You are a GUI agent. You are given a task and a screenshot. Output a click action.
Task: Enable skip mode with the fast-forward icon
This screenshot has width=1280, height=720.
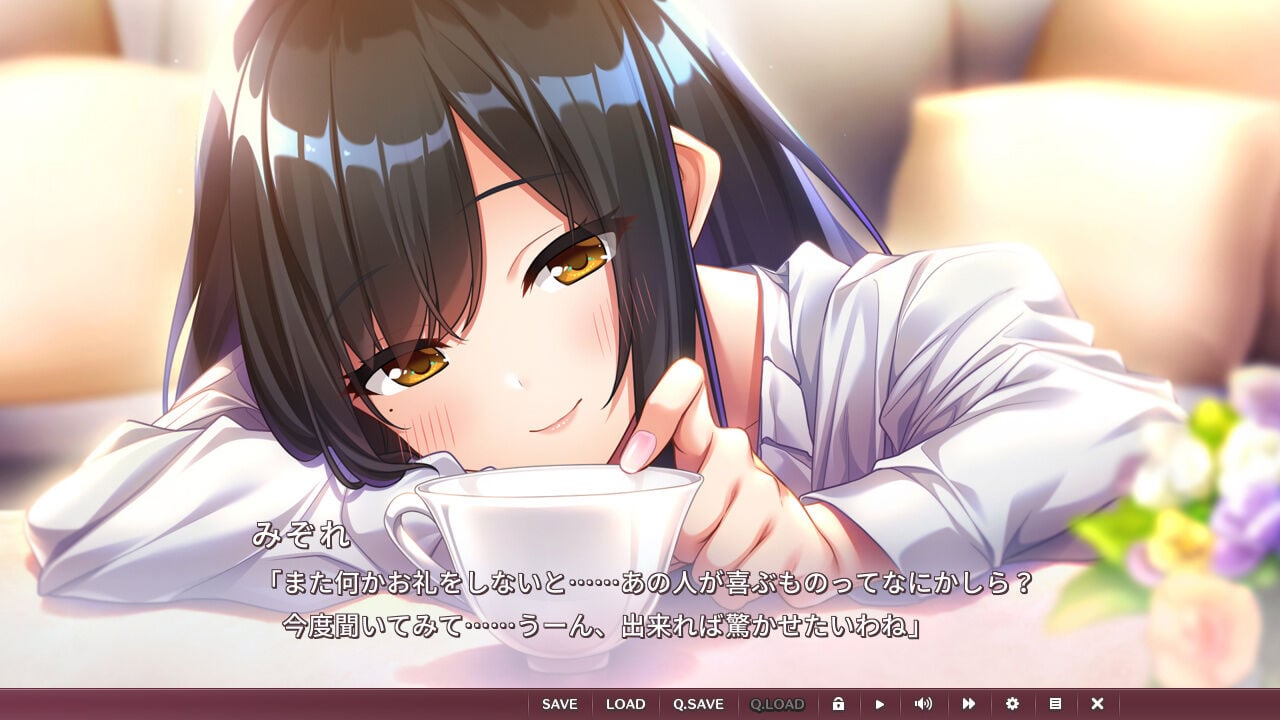point(968,703)
